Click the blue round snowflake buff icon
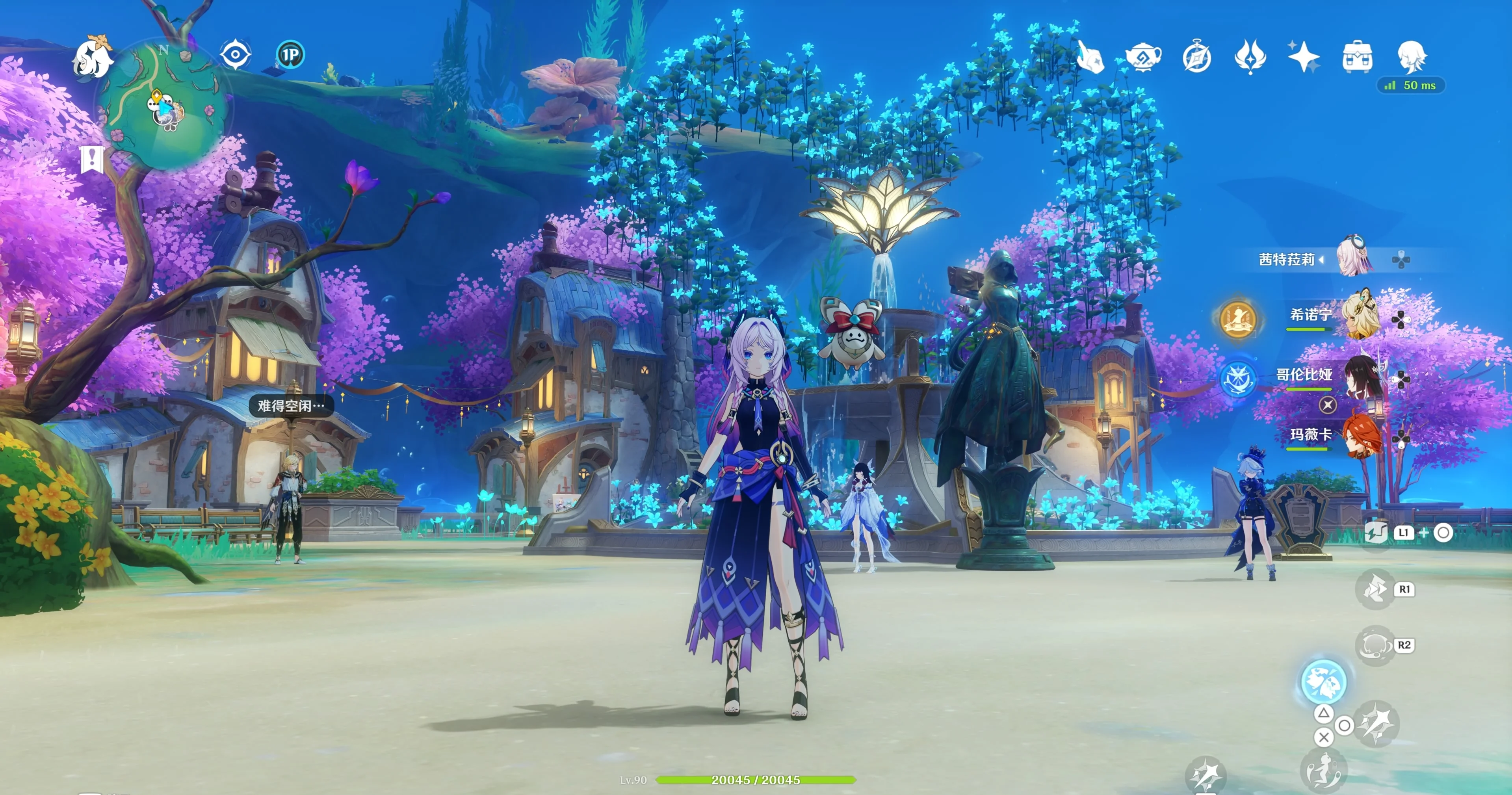 tap(1237, 379)
